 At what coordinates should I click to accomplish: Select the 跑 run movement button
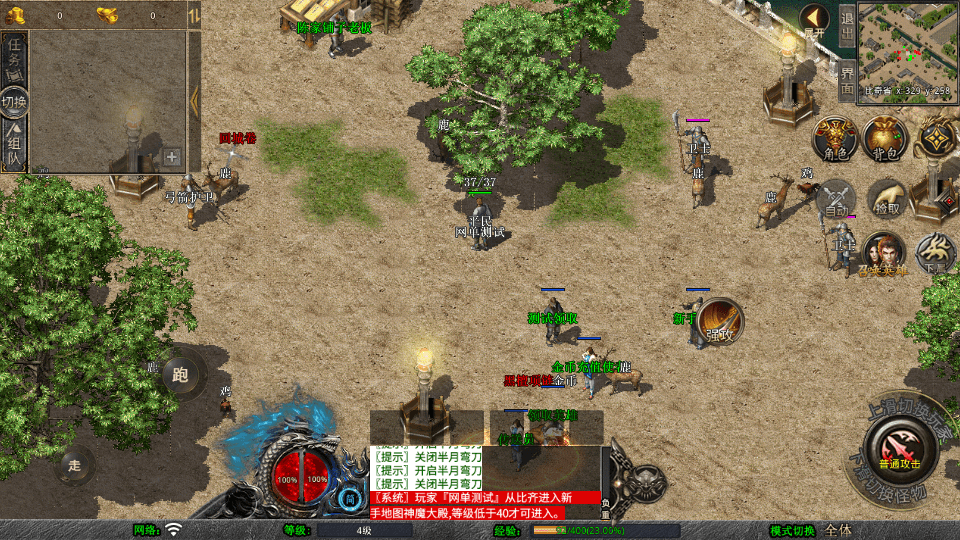(180, 376)
